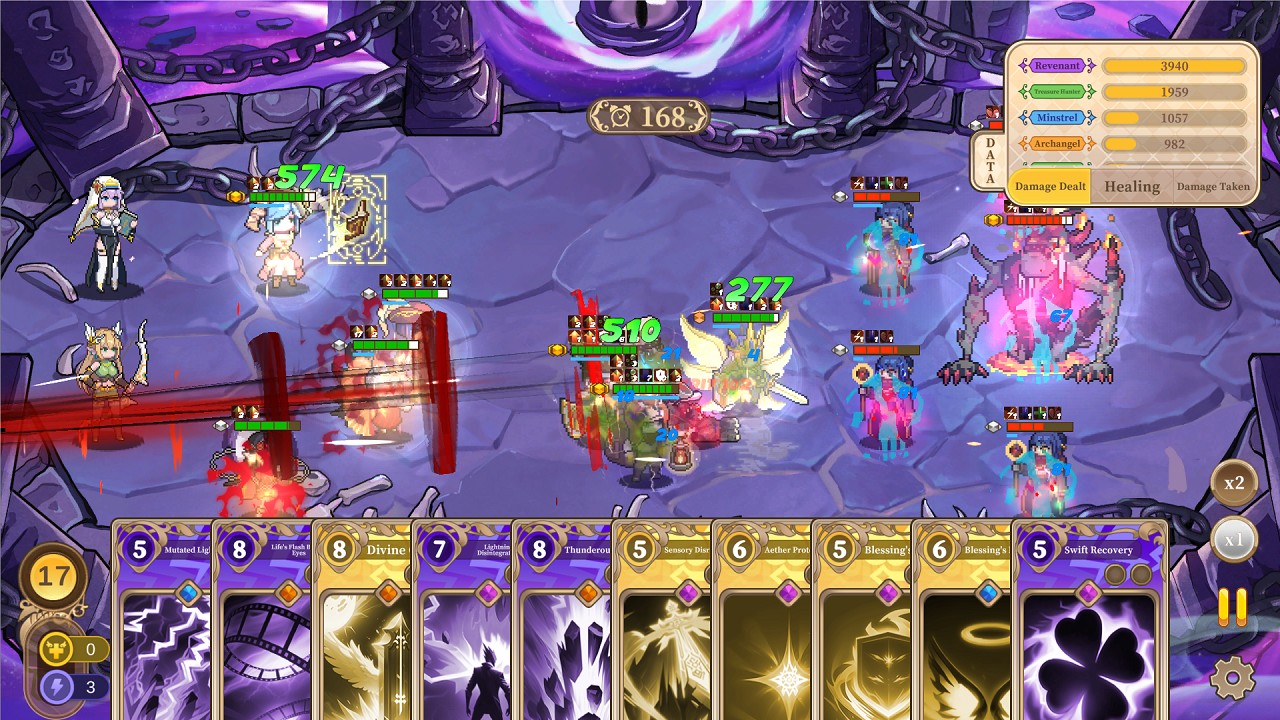Toggle the x1 battle speed

pos(1235,539)
